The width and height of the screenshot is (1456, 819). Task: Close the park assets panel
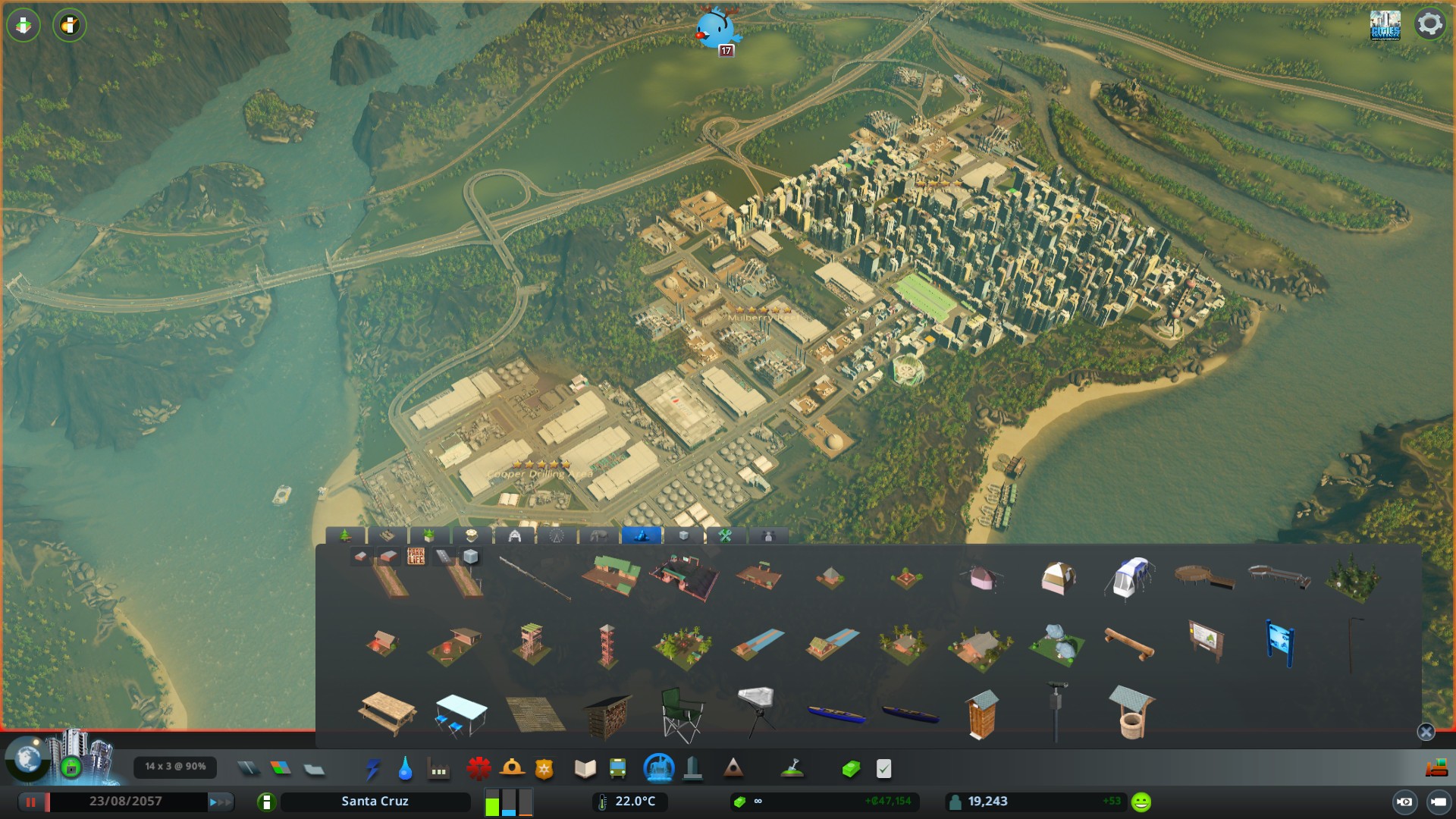[1426, 732]
